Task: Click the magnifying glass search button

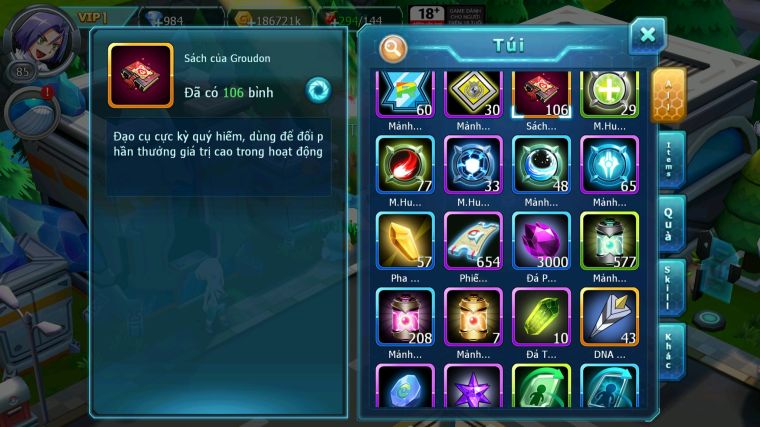Action: 395,47
